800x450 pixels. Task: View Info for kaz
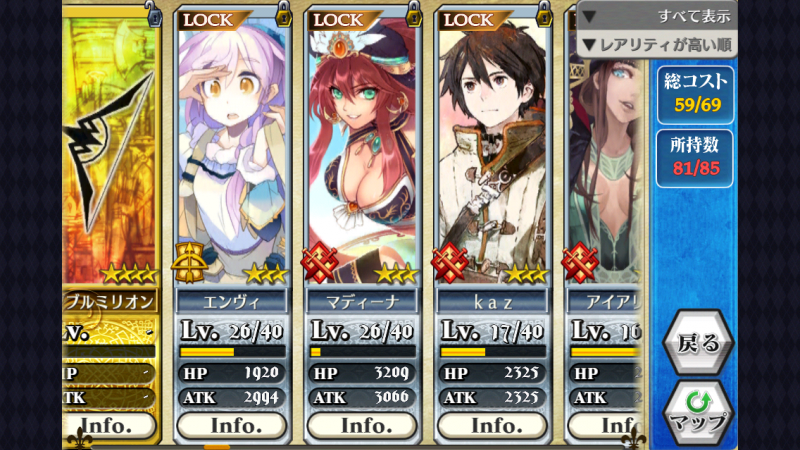pos(492,425)
